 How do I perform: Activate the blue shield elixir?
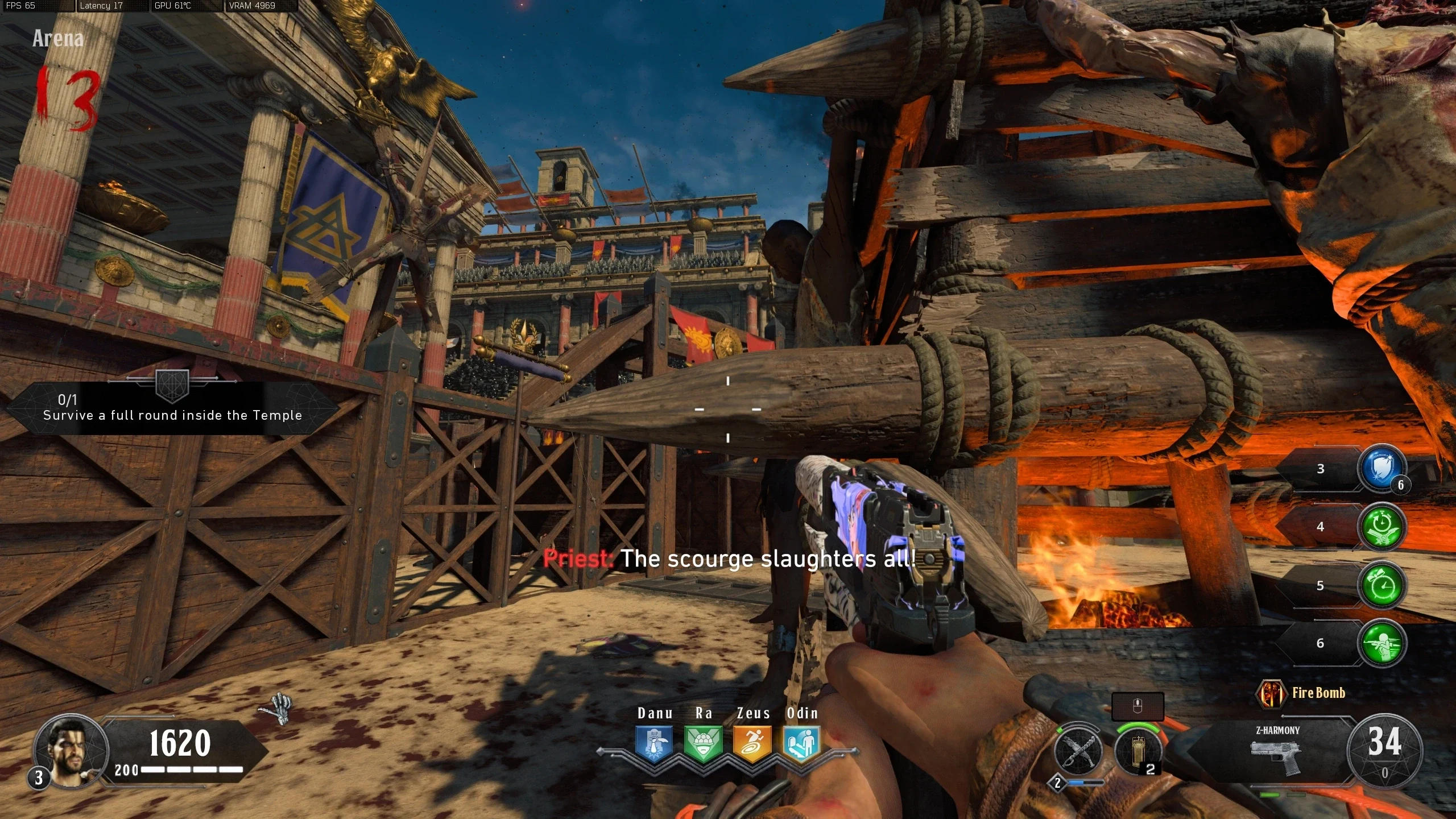(x=1381, y=469)
